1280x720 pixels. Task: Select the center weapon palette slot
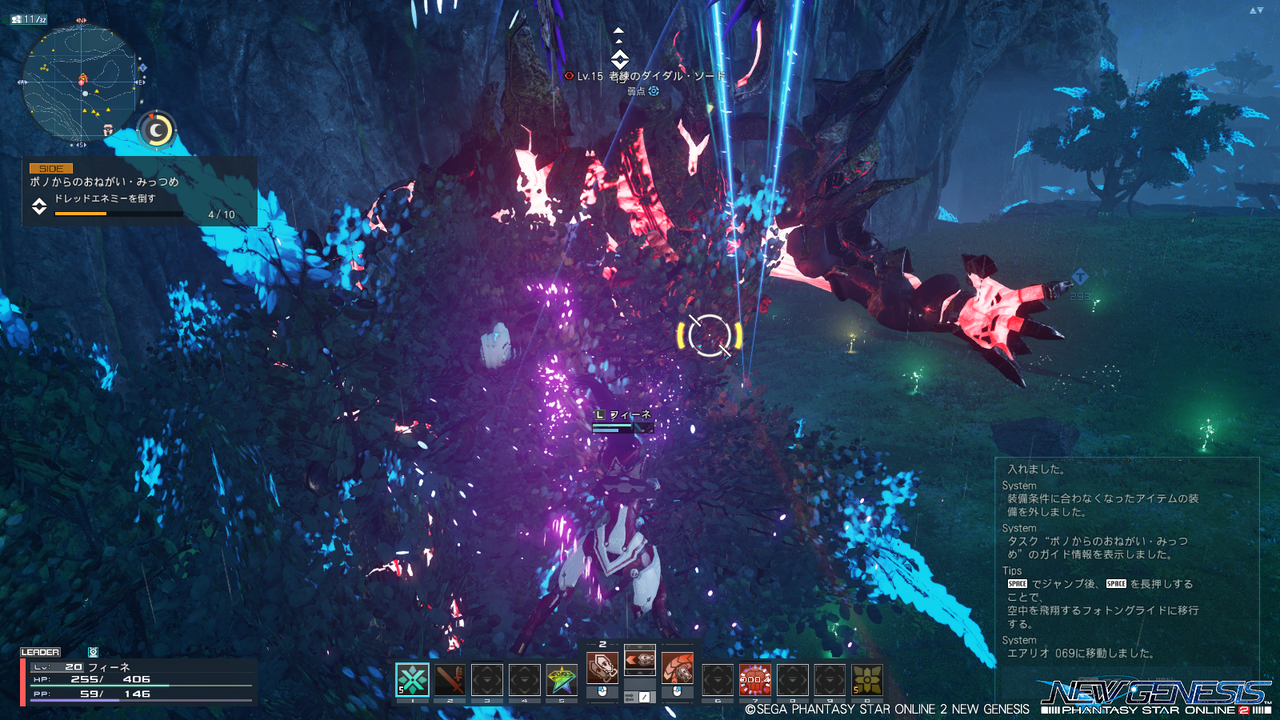pyautogui.click(x=640, y=661)
